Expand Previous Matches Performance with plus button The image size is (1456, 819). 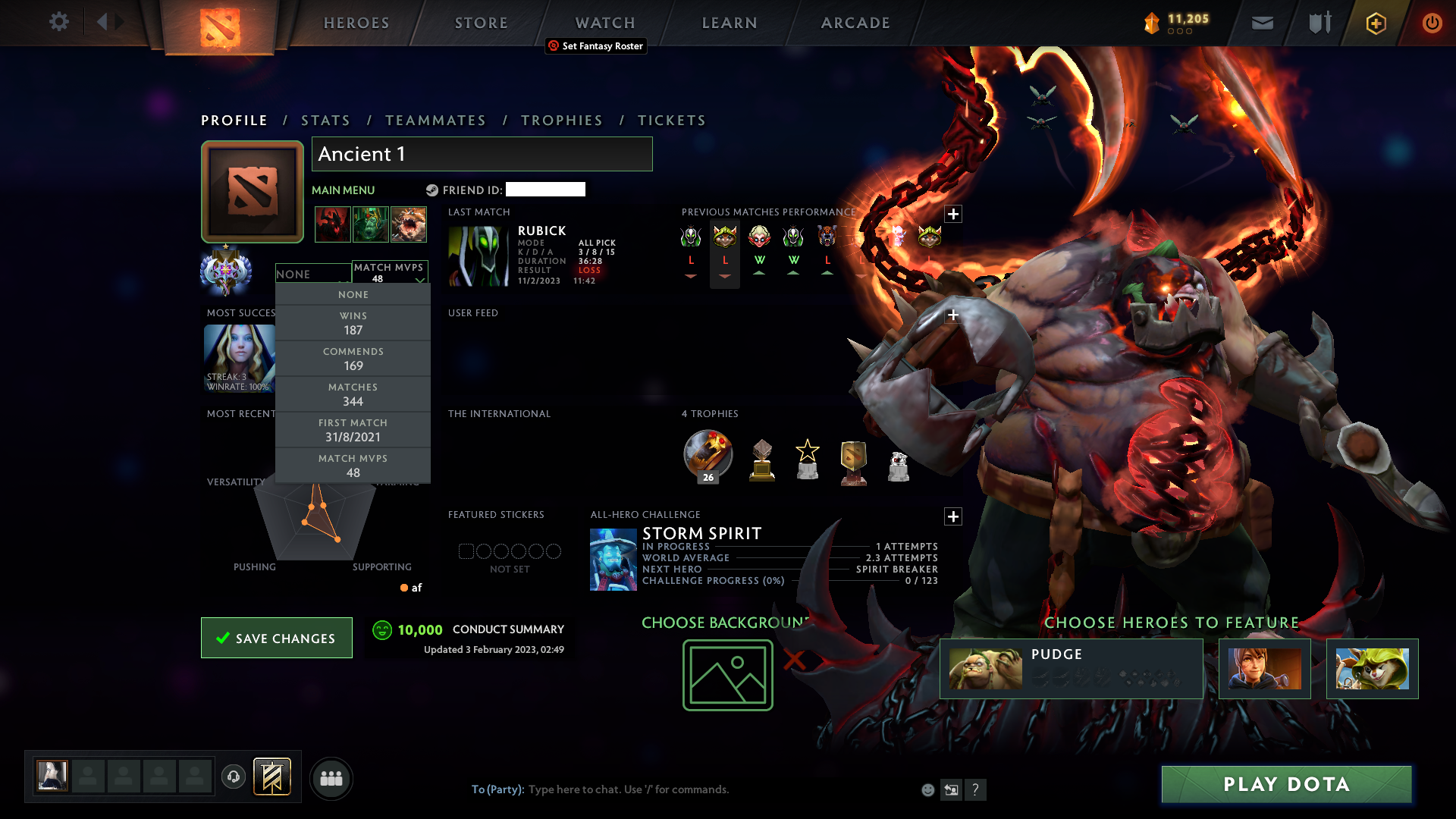(x=953, y=215)
